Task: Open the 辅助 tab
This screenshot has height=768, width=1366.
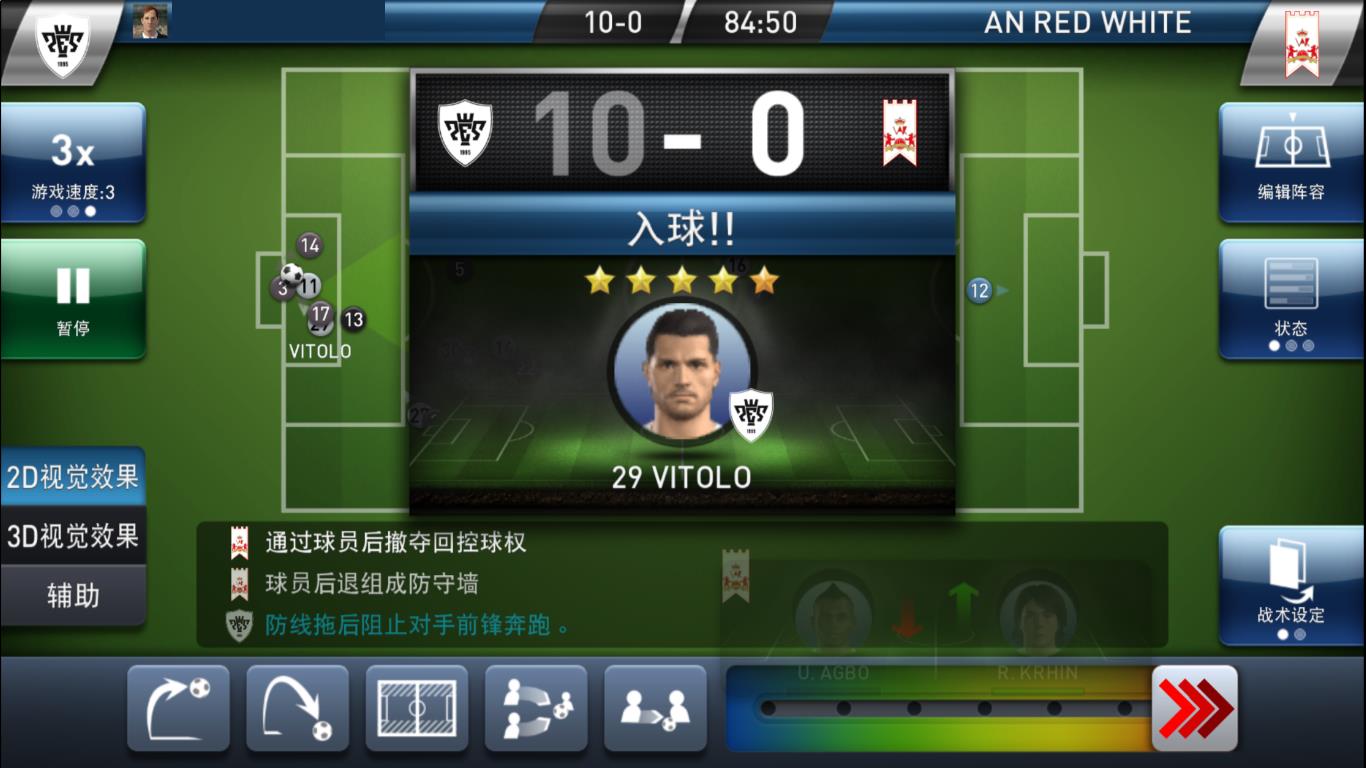Action: (x=73, y=596)
